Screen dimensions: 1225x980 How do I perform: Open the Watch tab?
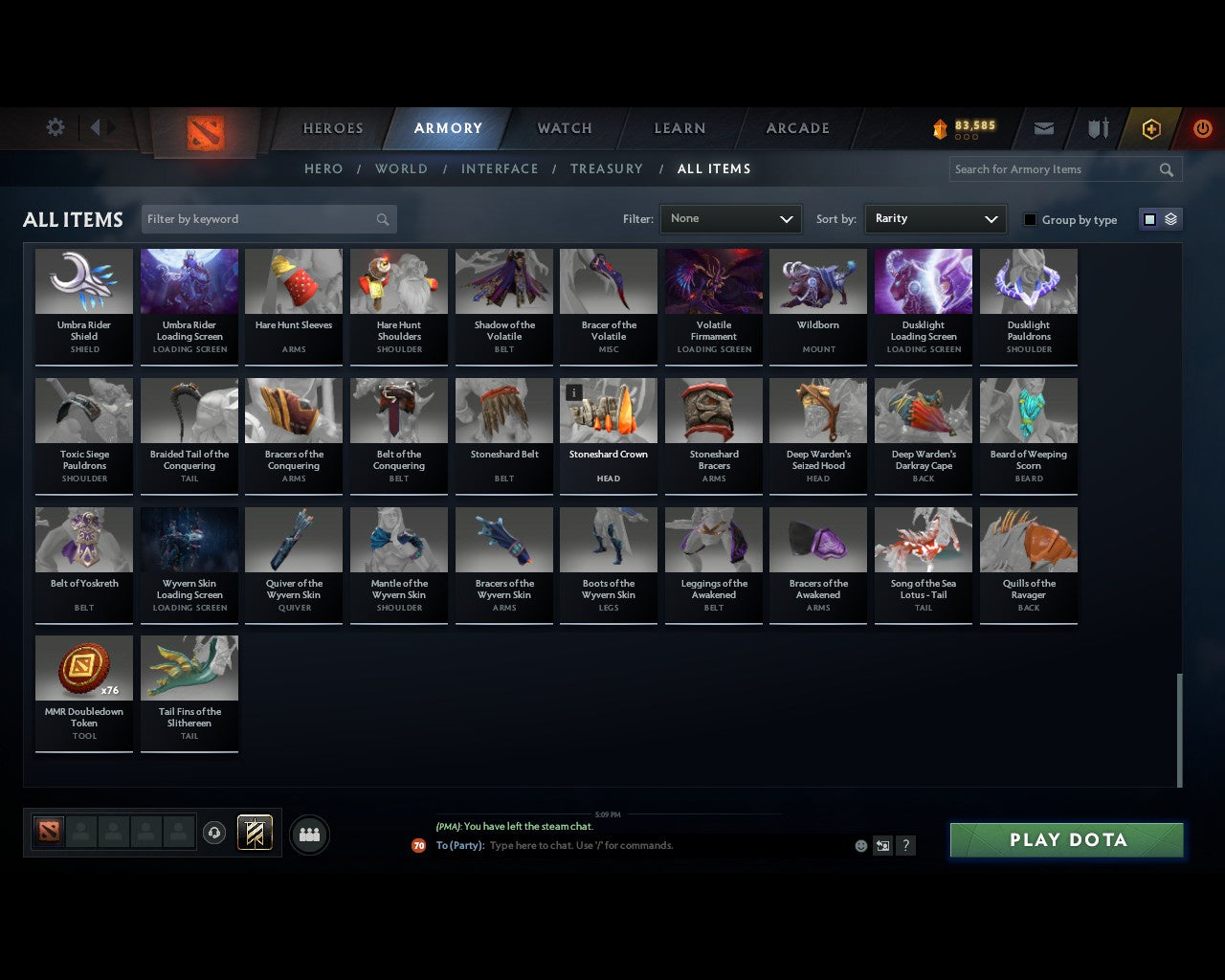pyautogui.click(x=563, y=127)
